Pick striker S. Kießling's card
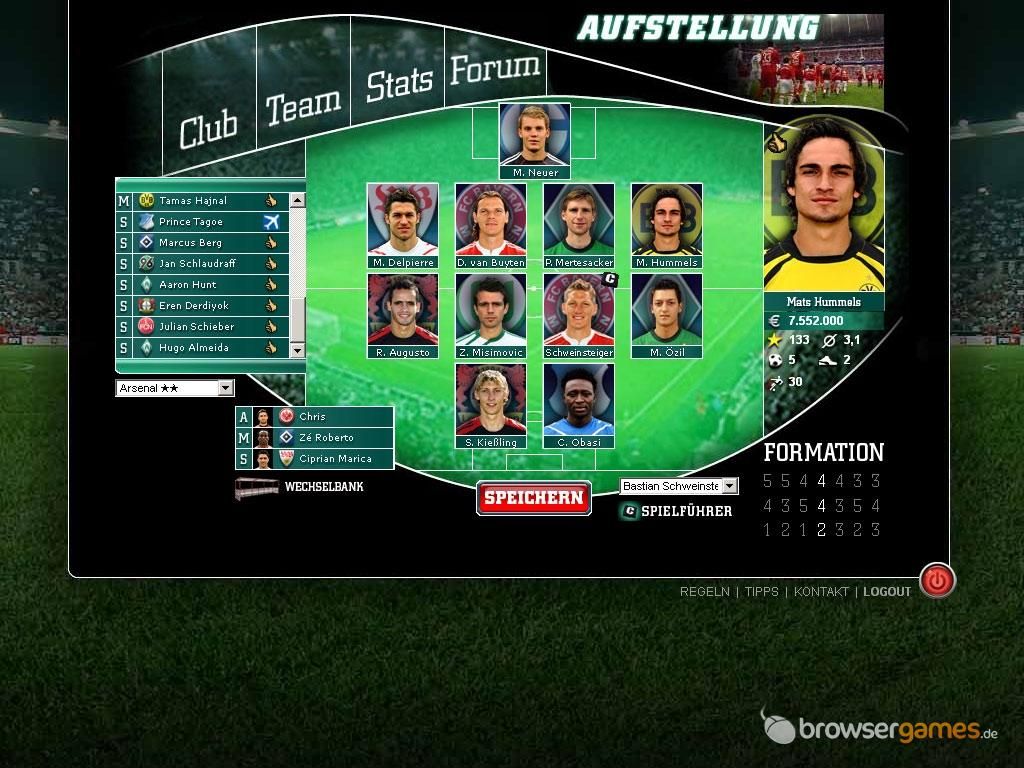This screenshot has width=1024, height=768. pyautogui.click(x=491, y=405)
